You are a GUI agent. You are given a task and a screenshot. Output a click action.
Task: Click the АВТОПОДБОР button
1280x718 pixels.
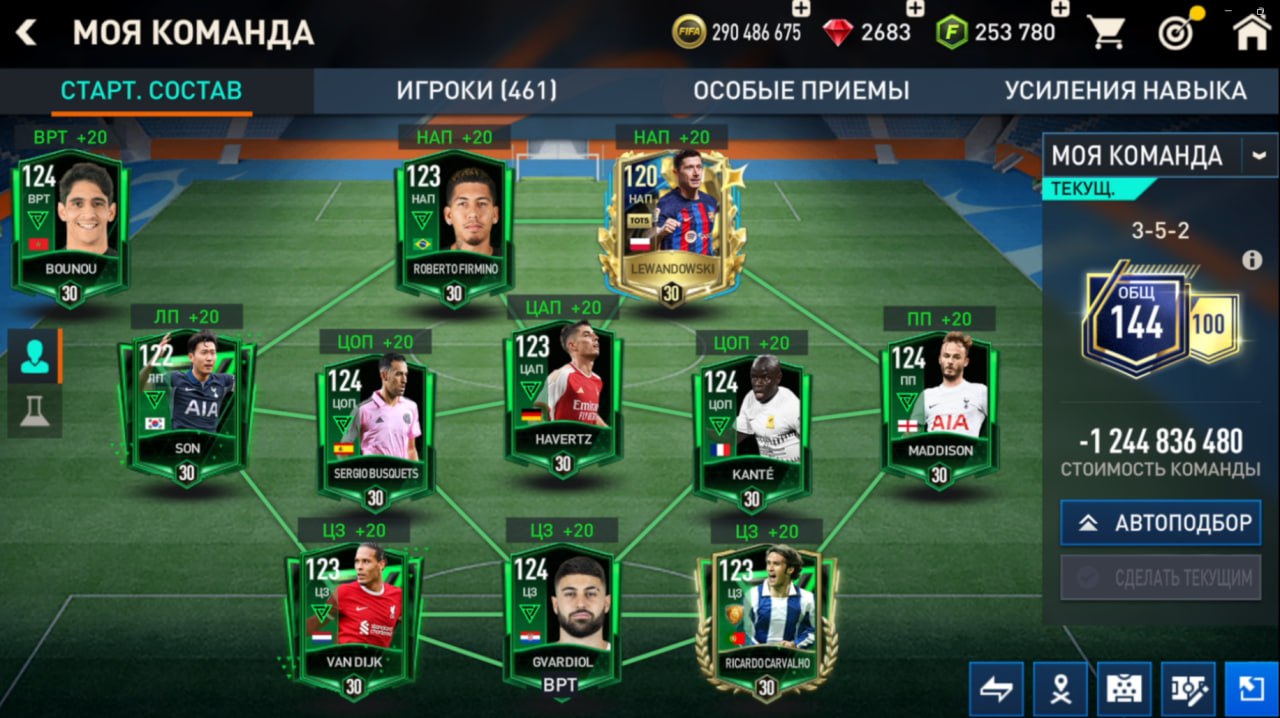1160,523
